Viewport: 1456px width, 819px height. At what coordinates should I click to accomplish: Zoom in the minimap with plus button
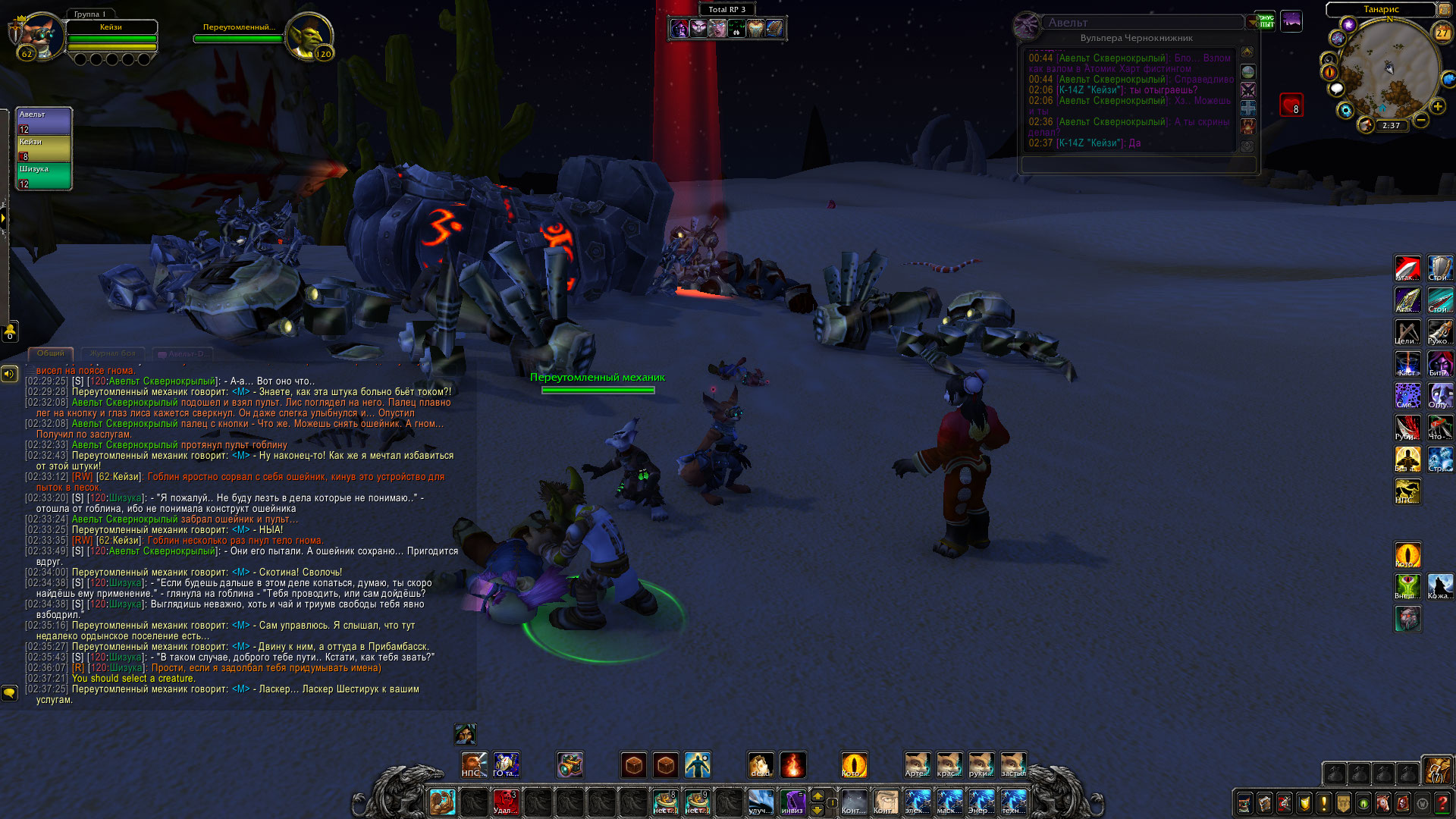[1437, 107]
